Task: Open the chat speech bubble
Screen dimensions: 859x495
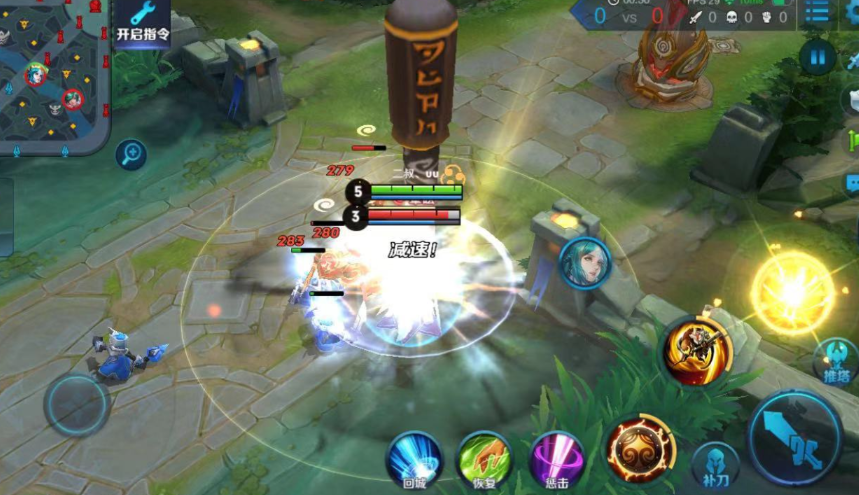Action: [852, 183]
